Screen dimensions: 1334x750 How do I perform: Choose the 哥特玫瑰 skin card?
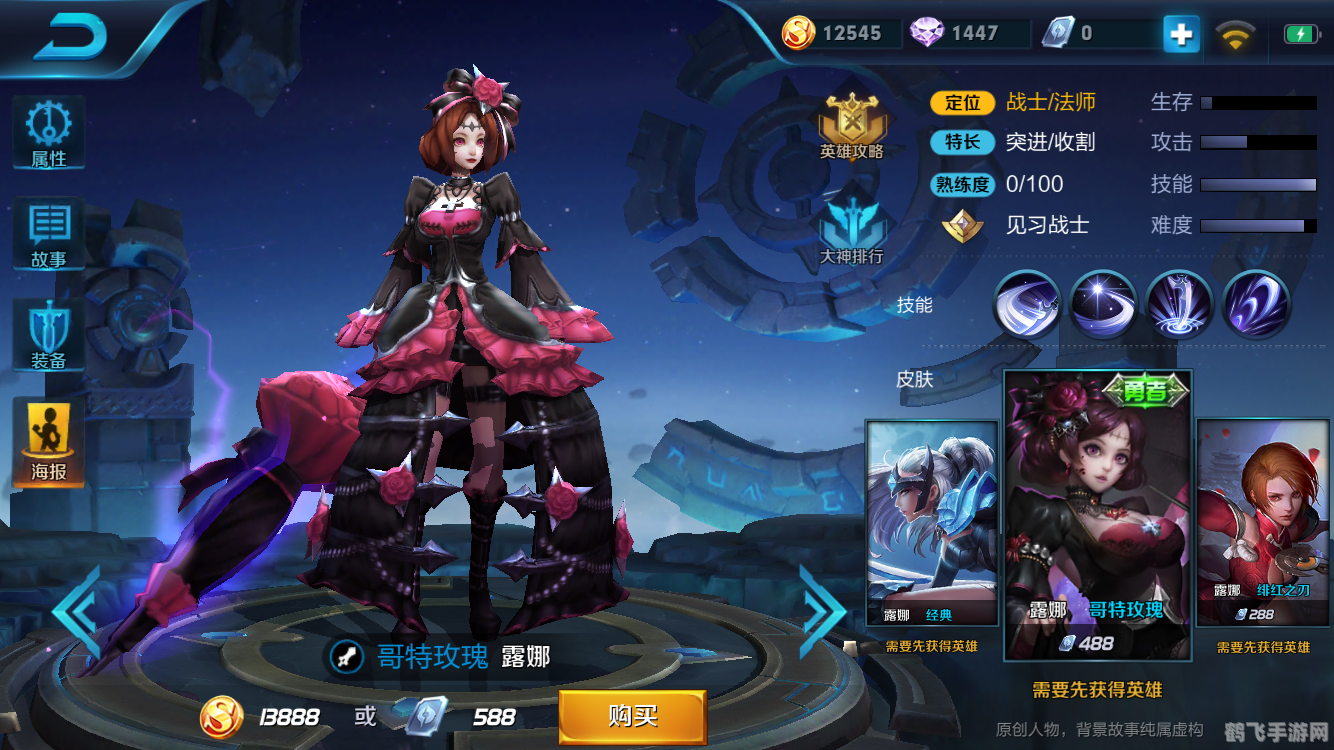tap(1097, 515)
